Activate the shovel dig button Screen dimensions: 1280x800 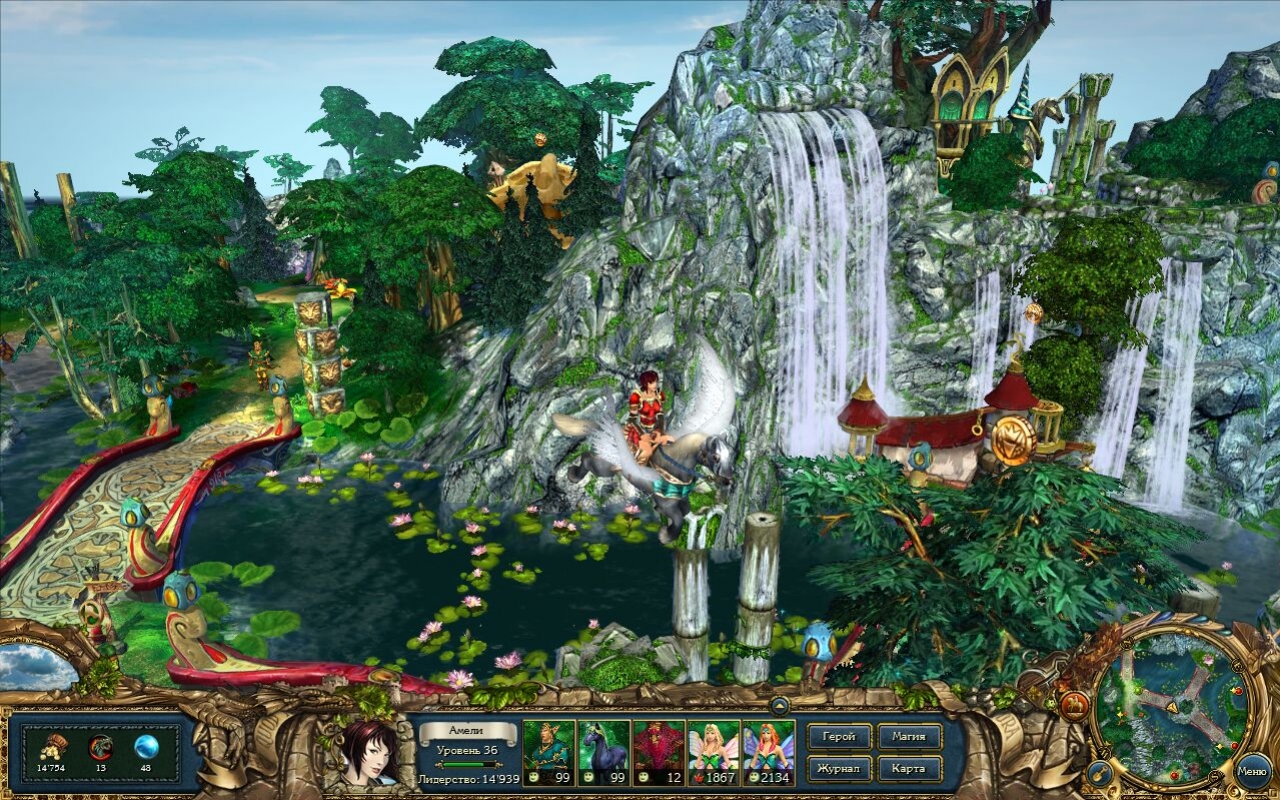pyautogui.click(x=1100, y=771)
